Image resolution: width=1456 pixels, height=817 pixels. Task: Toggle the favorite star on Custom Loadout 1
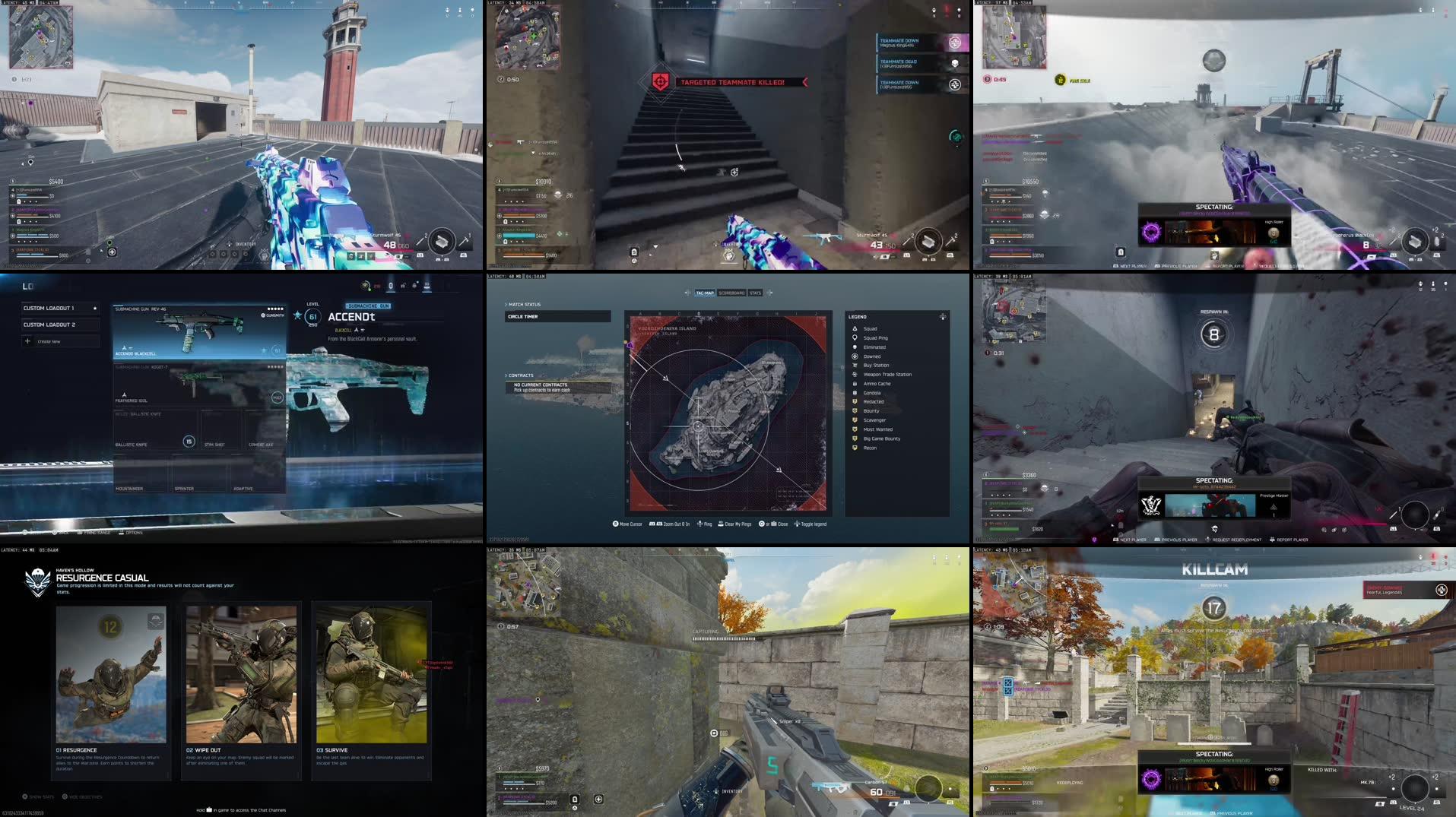tap(94, 308)
